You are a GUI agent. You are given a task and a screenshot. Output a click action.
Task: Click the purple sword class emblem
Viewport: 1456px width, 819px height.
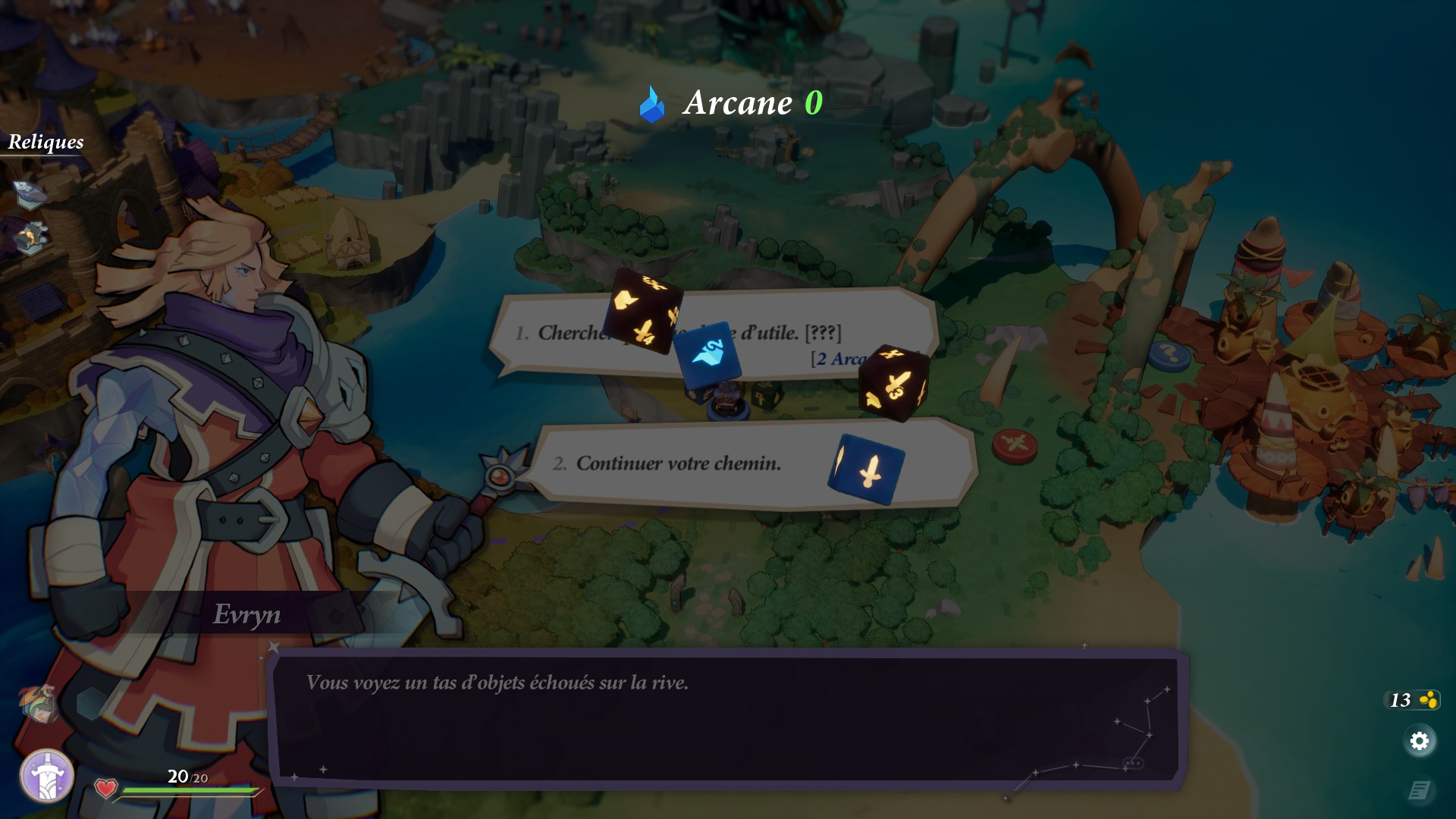click(46, 776)
